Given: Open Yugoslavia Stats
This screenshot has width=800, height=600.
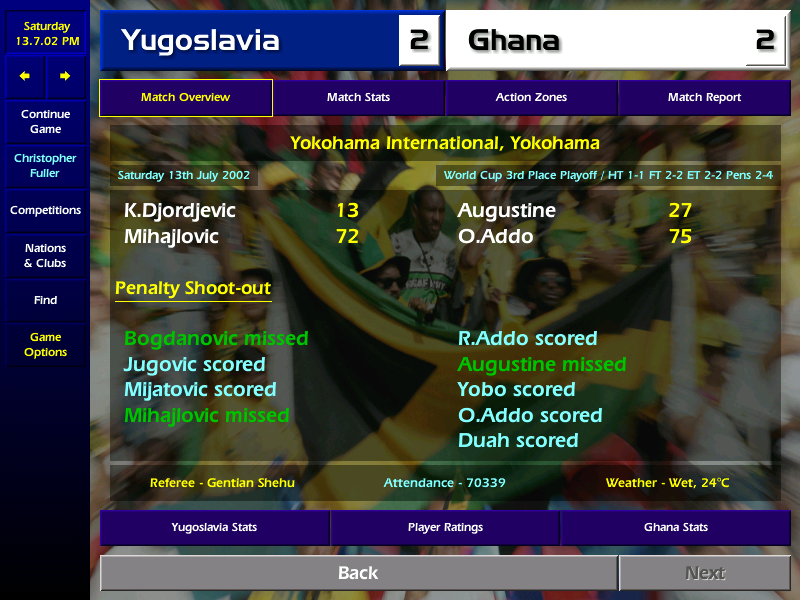Looking at the screenshot, I should tap(214, 527).
